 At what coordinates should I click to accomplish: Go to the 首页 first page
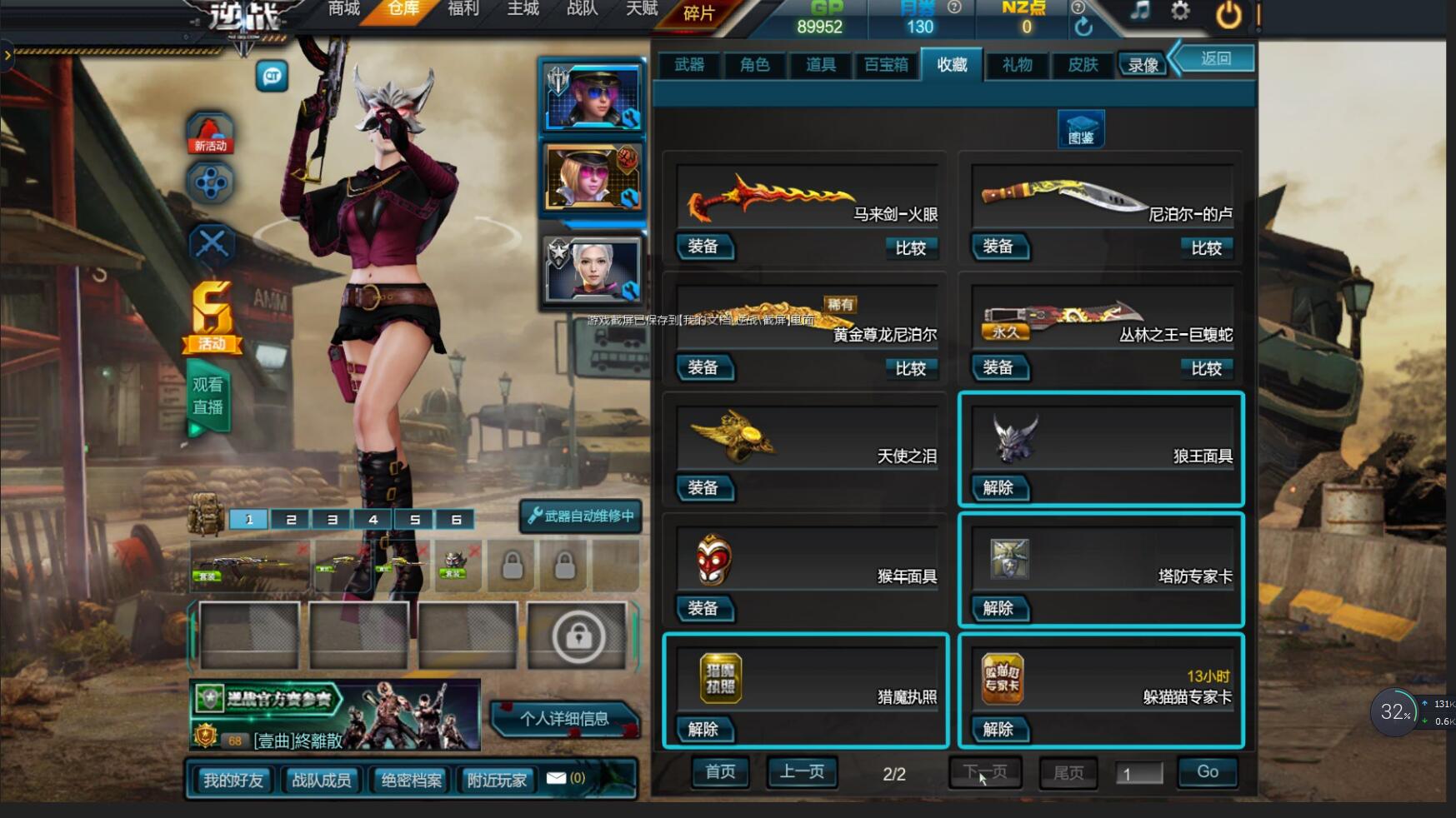[x=720, y=772]
